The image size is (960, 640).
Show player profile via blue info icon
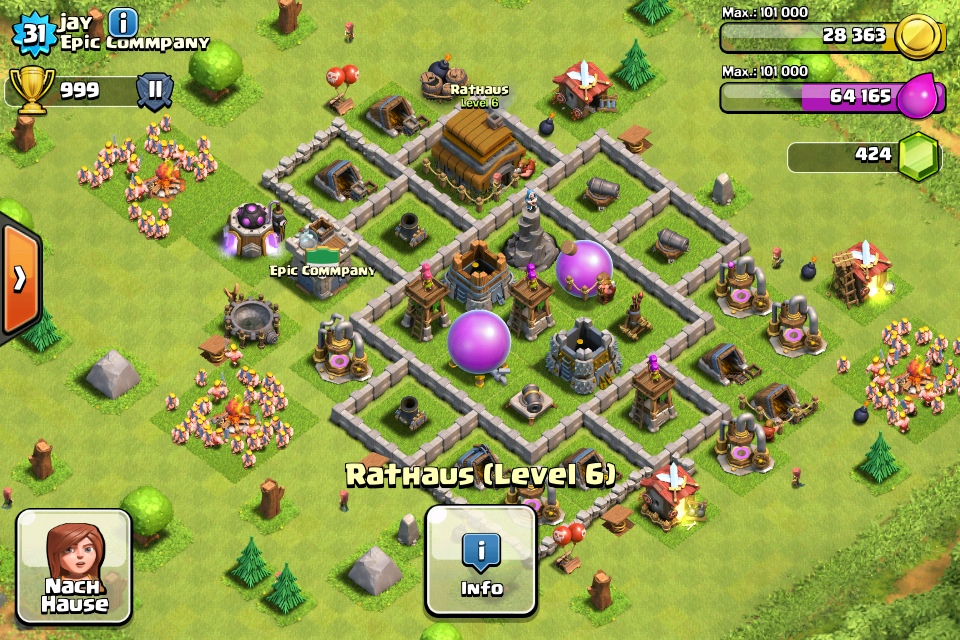click(x=123, y=22)
